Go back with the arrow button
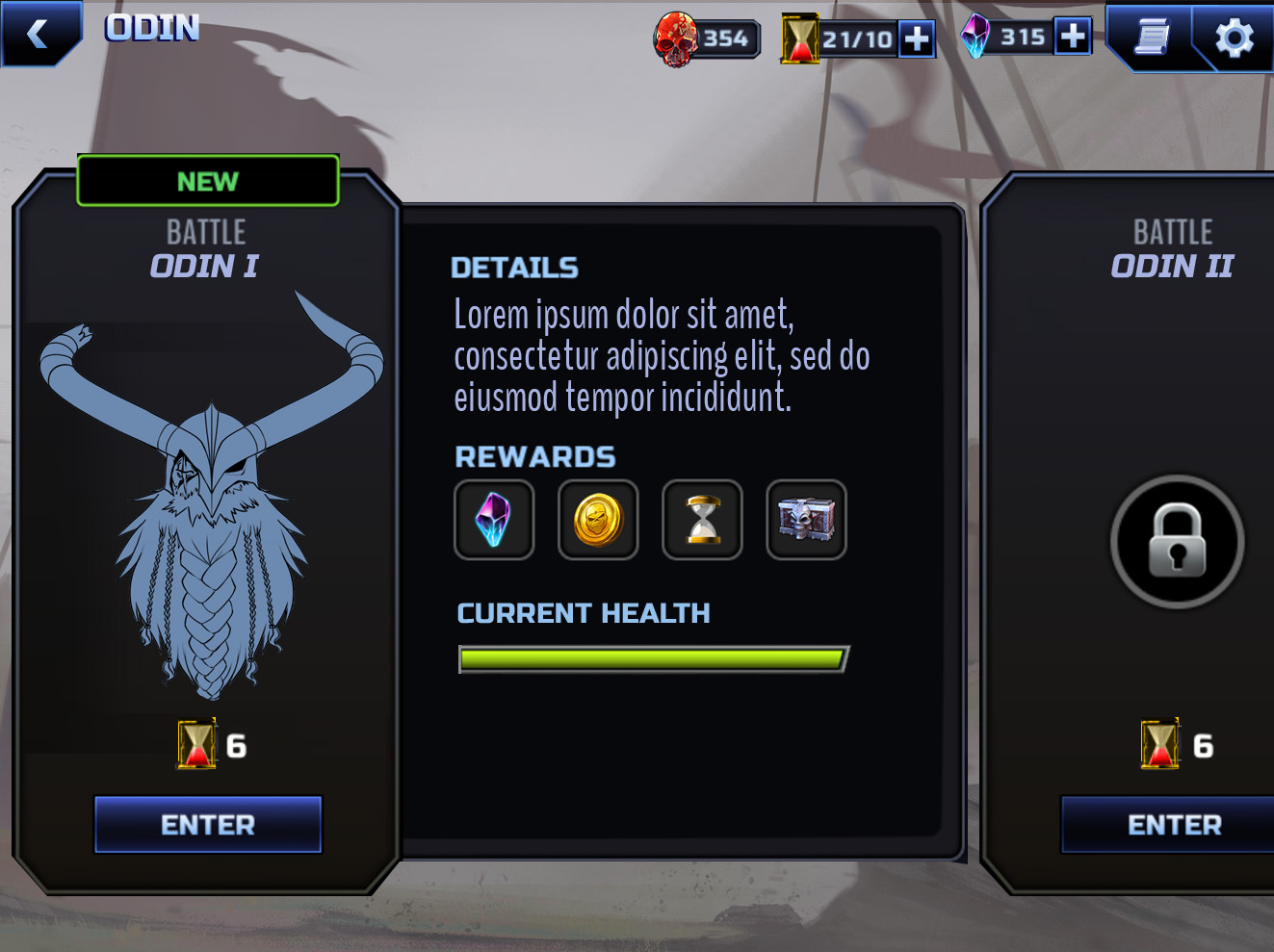The image size is (1274, 952). click(x=39, y=34)
